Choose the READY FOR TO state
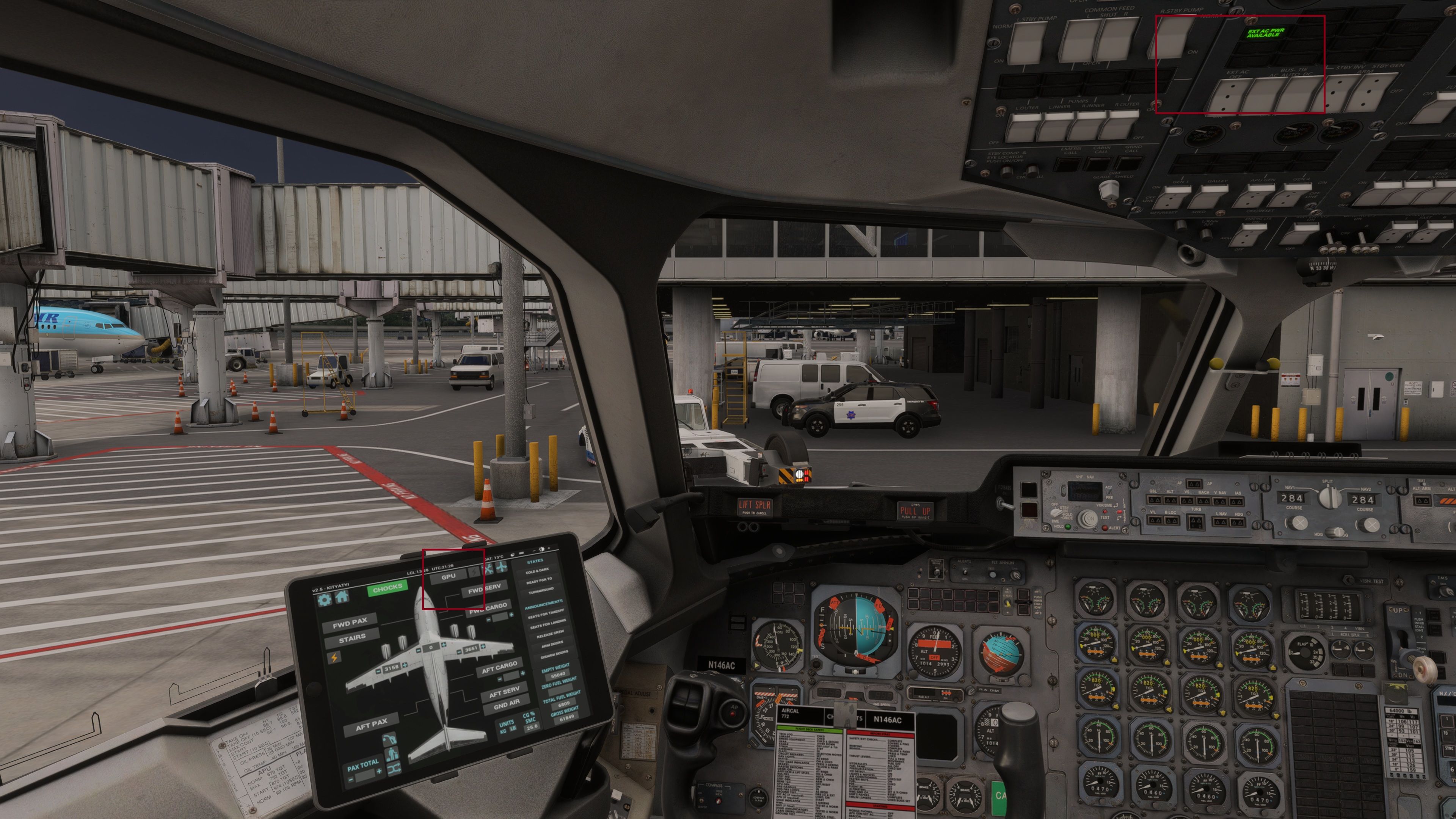The image size is (1456, 819). coord(539,581)
